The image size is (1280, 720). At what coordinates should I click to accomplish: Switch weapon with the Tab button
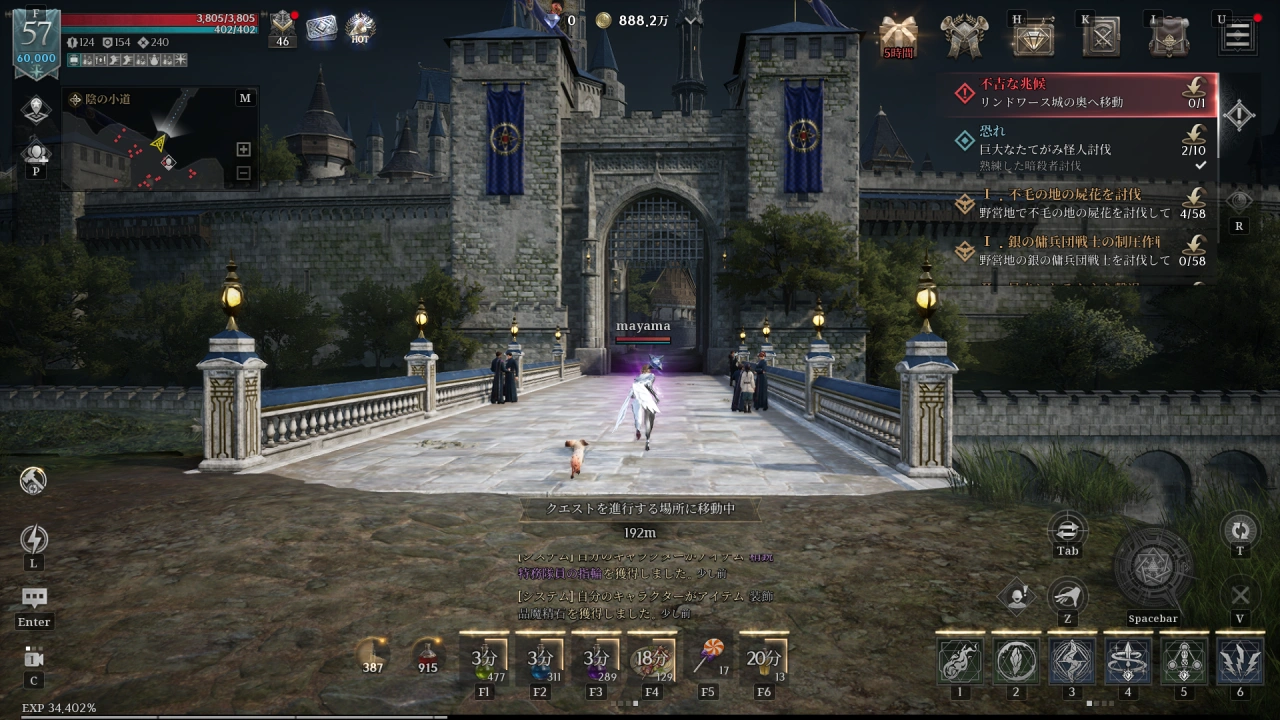(1067, 530)
